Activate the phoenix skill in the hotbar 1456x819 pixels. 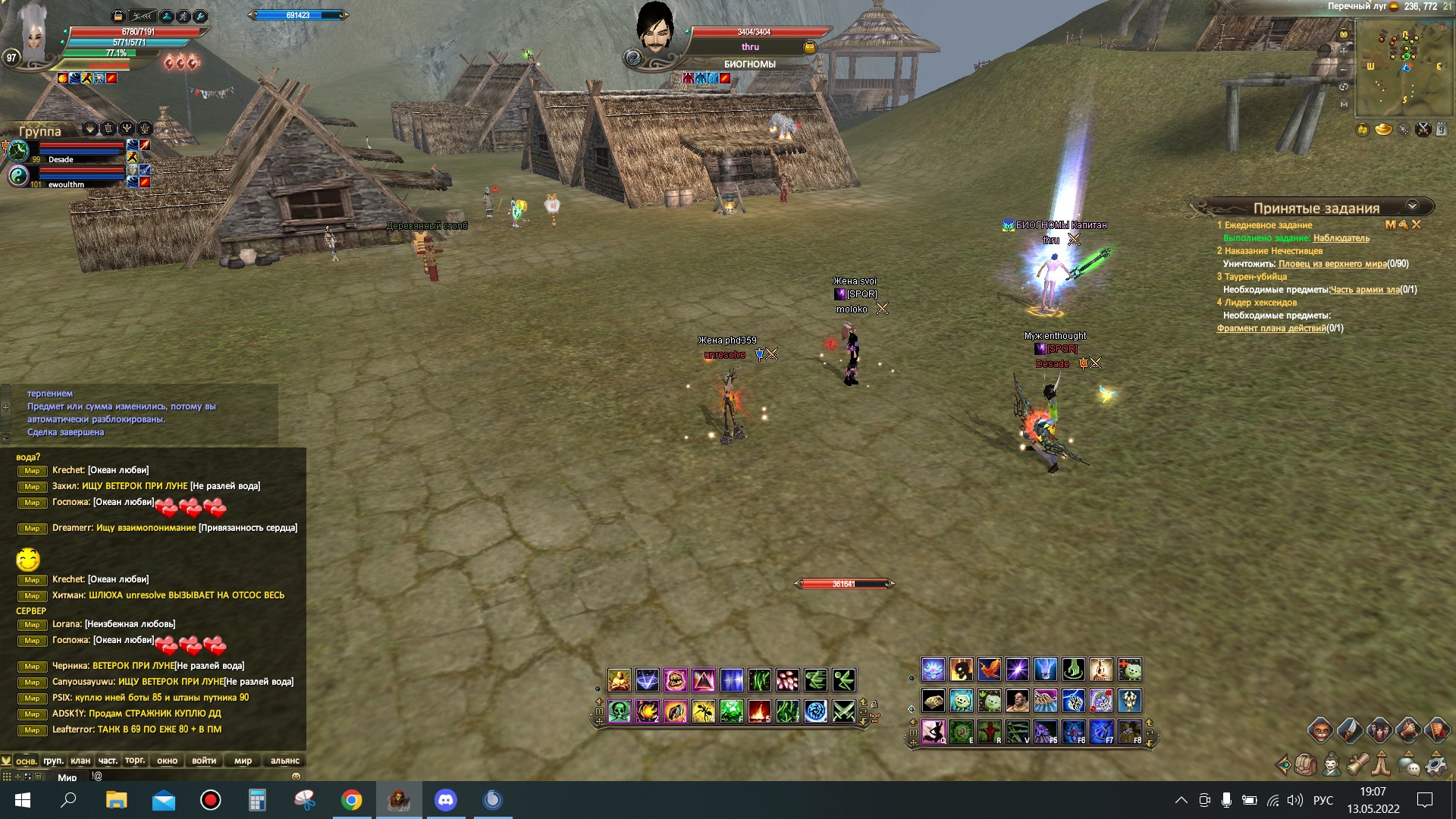click(x=989, y=670)
